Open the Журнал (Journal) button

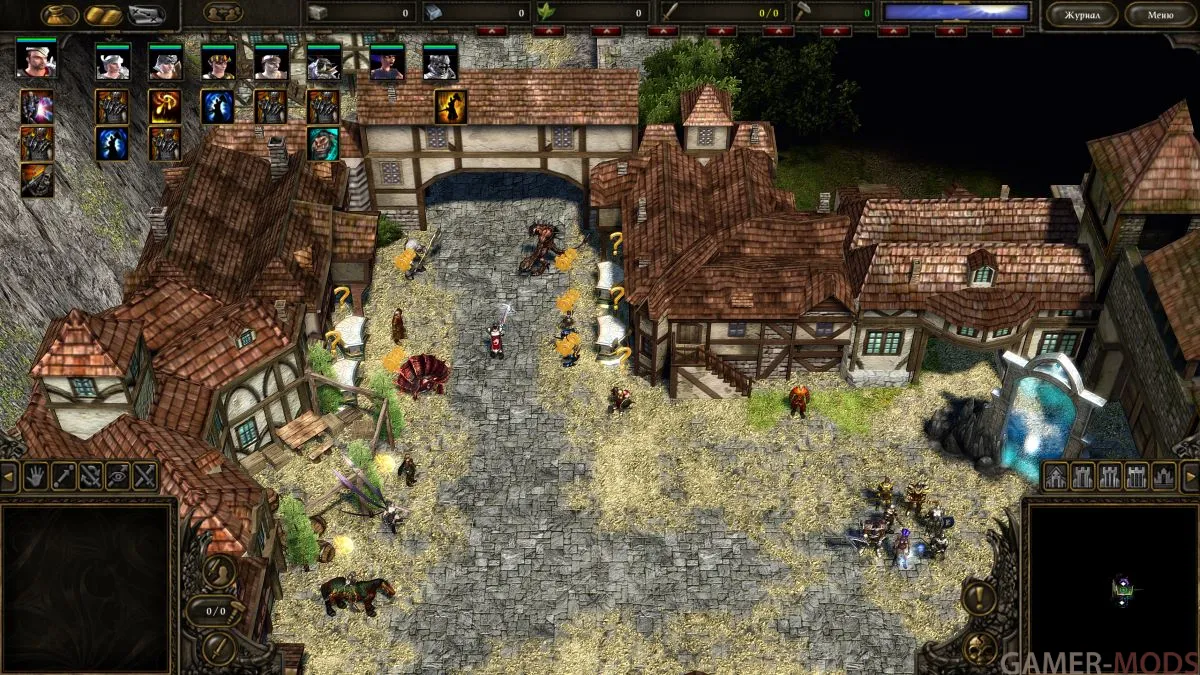(x=1082, y=14)
